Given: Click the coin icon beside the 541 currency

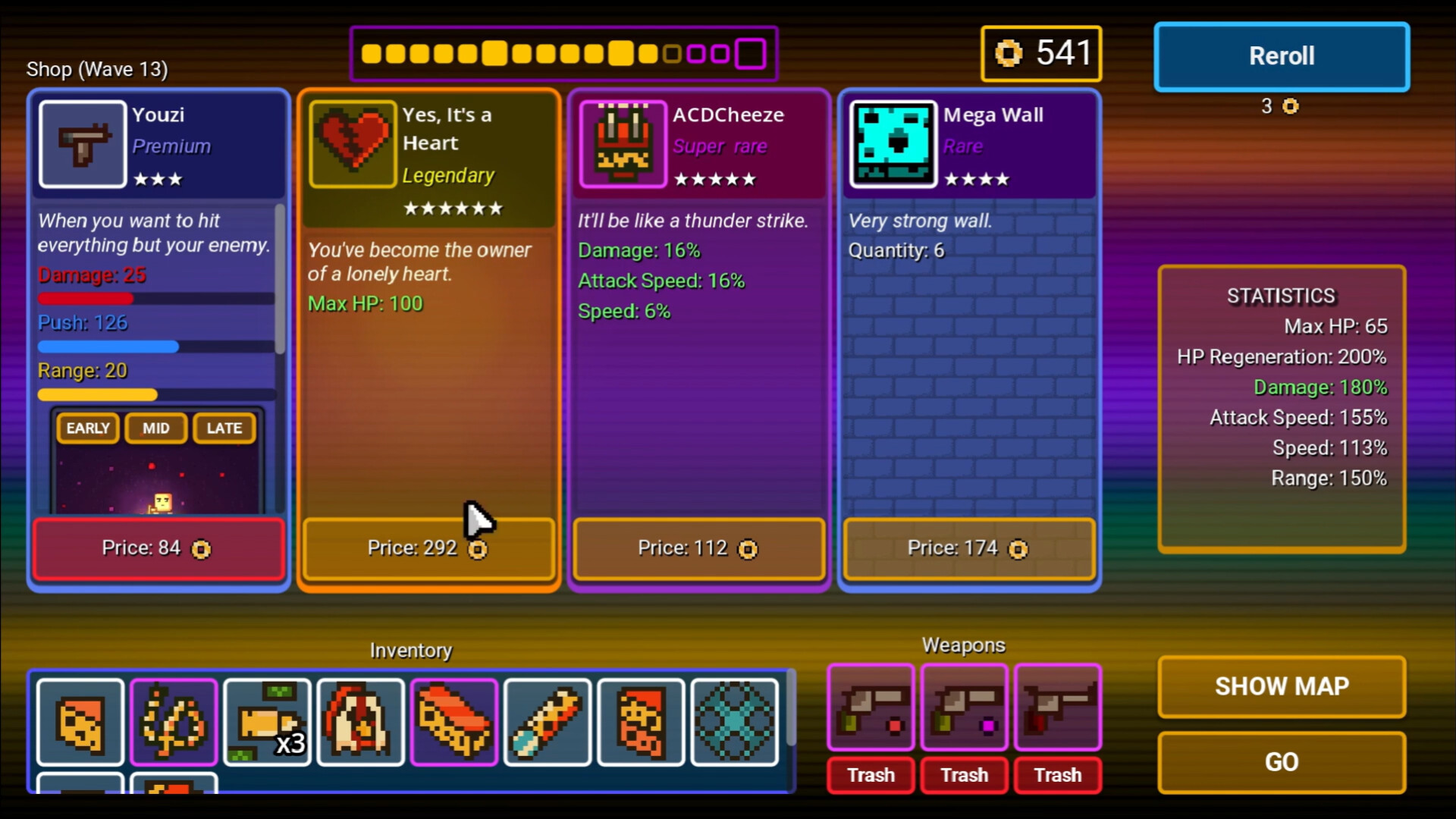Looking at the screenshot, I should coord(1009,53).
